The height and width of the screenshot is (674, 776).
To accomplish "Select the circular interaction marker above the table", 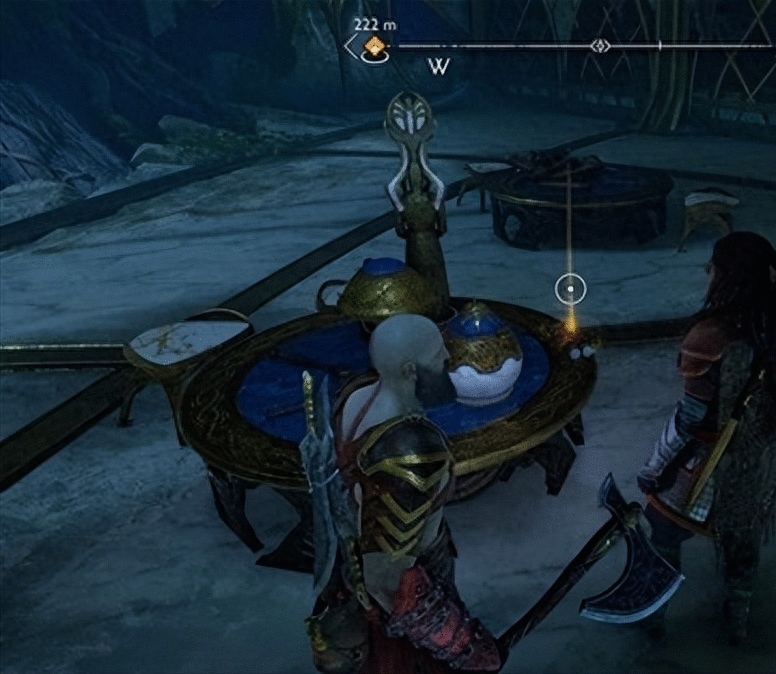I will point(569,290).
